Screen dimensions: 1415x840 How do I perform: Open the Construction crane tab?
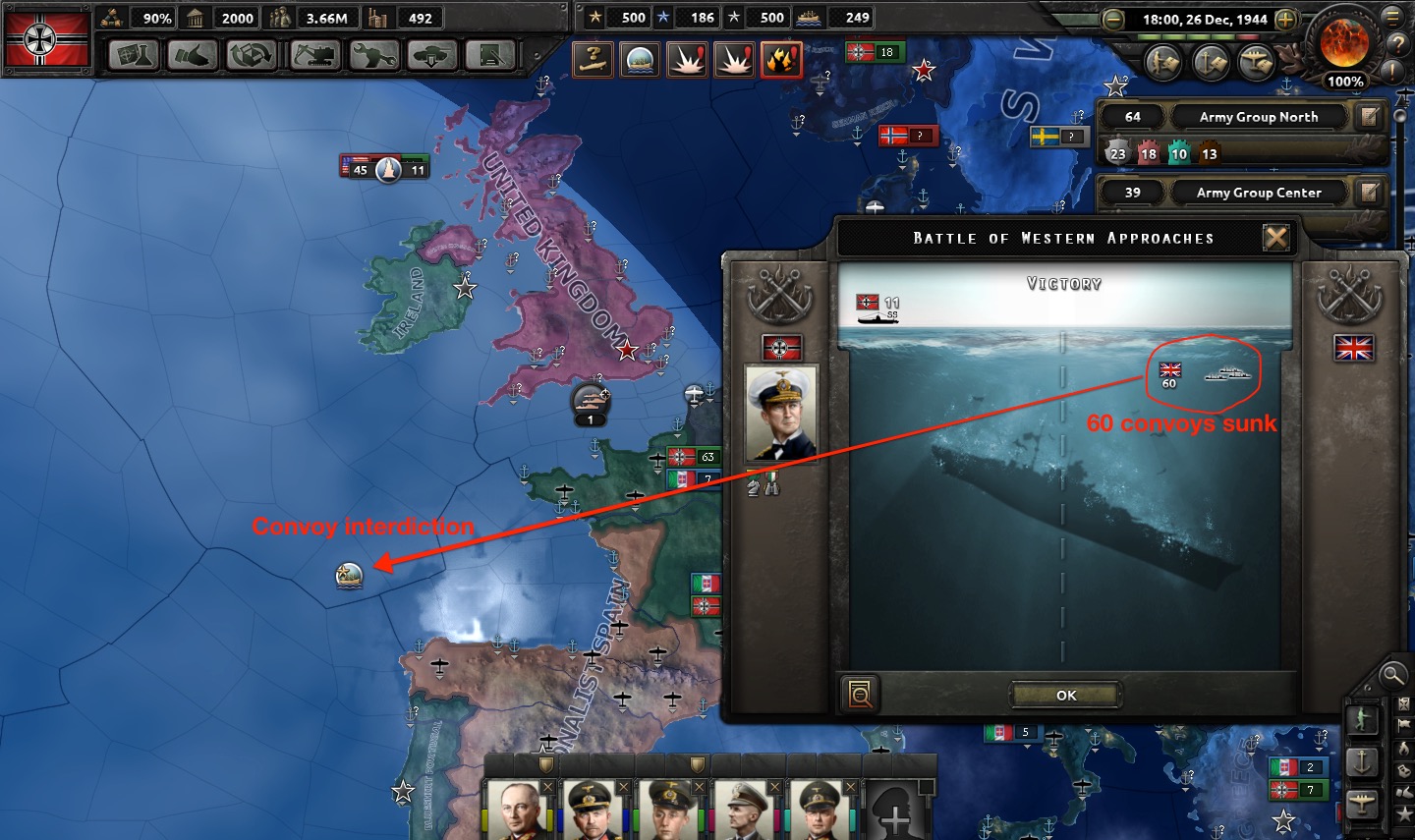314,56
